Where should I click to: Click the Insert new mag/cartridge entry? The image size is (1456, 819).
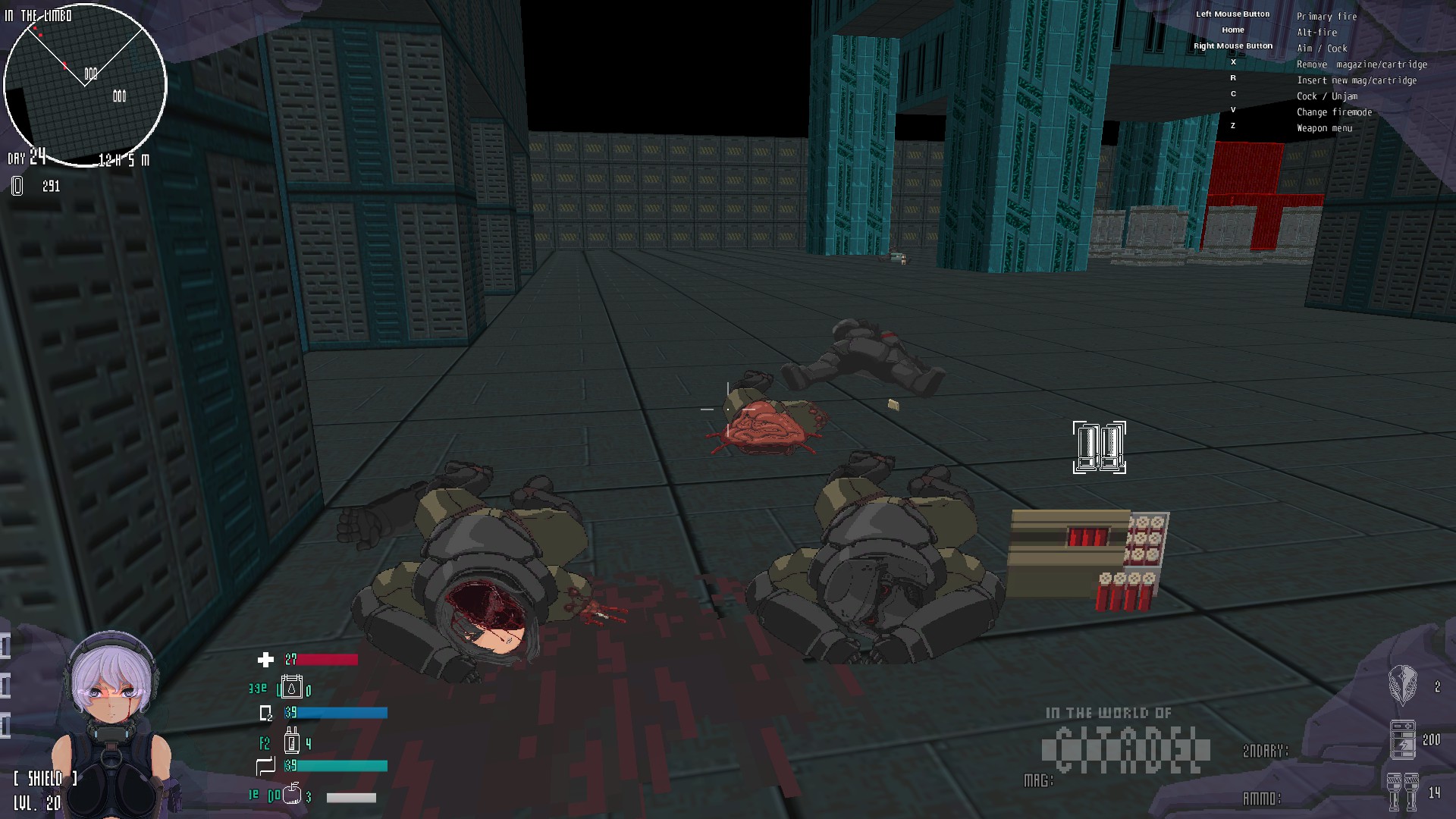1357,80
